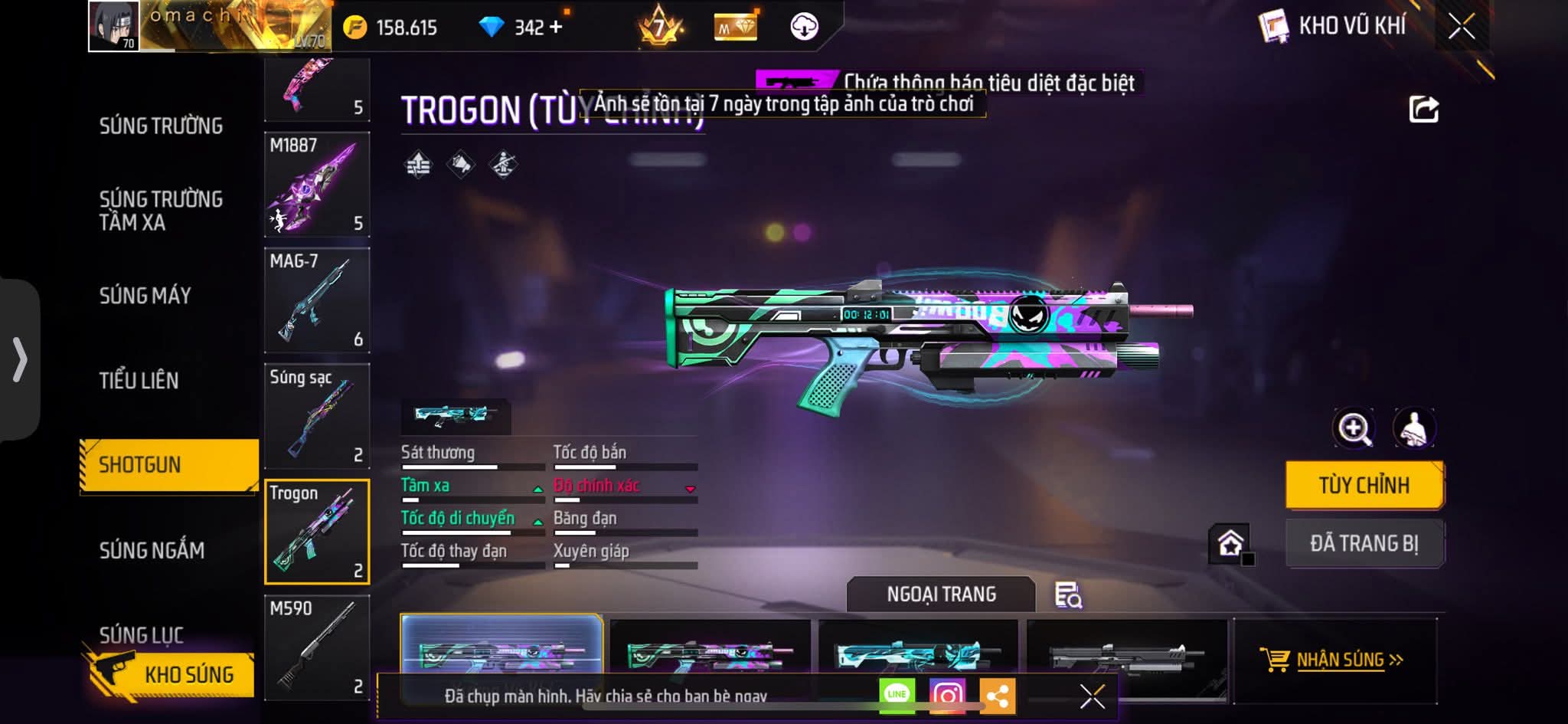Share screenshot via Instagram icon

pos(947,695)
